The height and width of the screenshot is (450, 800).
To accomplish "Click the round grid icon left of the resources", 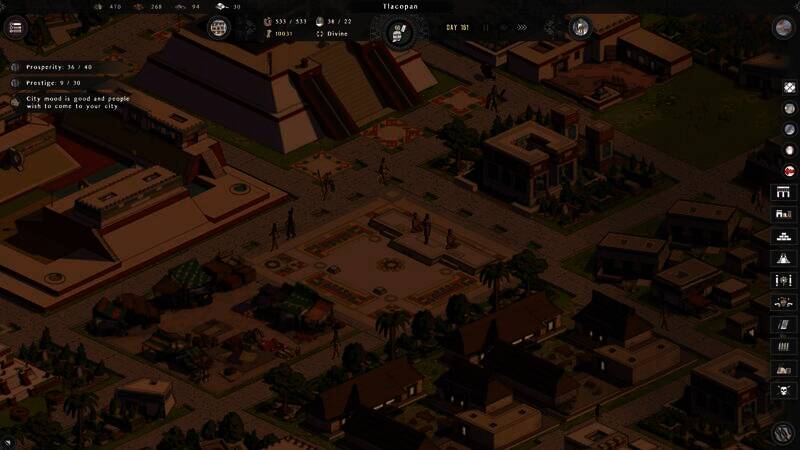I will pyautogui.click(x=218, y=28).
